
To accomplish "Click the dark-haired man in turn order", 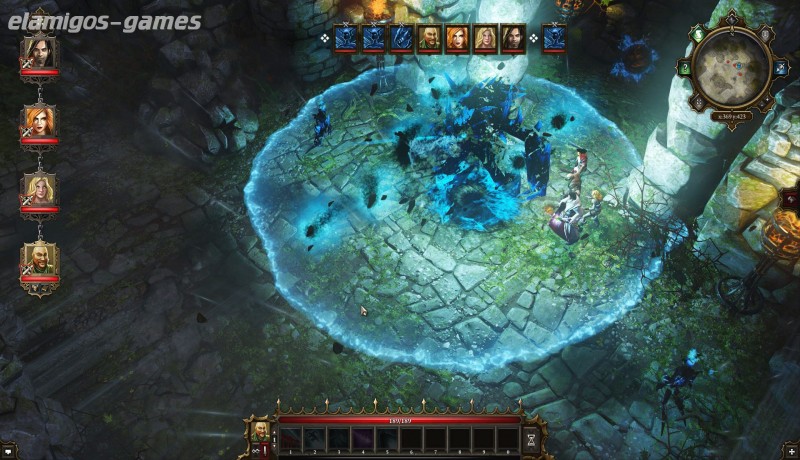I will pyautogui.click(x=513, y=38).
